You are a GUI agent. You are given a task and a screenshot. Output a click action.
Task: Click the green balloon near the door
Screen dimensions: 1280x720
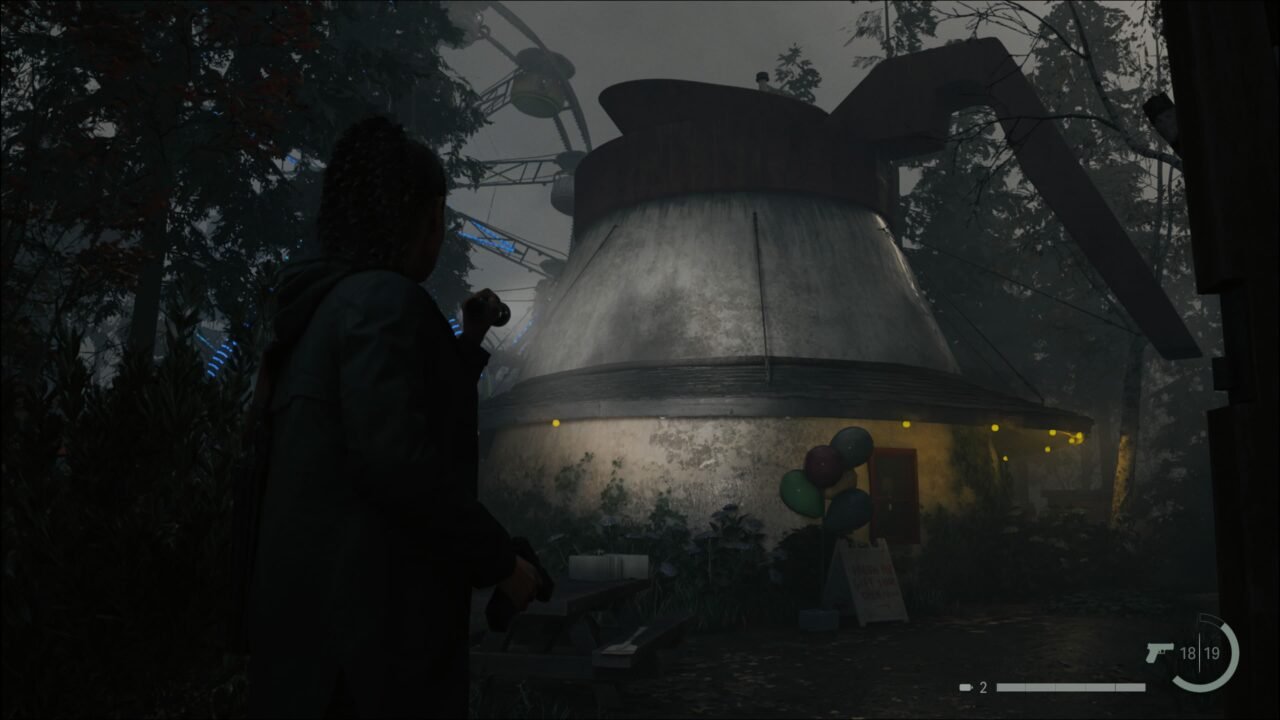coord(799,490)
